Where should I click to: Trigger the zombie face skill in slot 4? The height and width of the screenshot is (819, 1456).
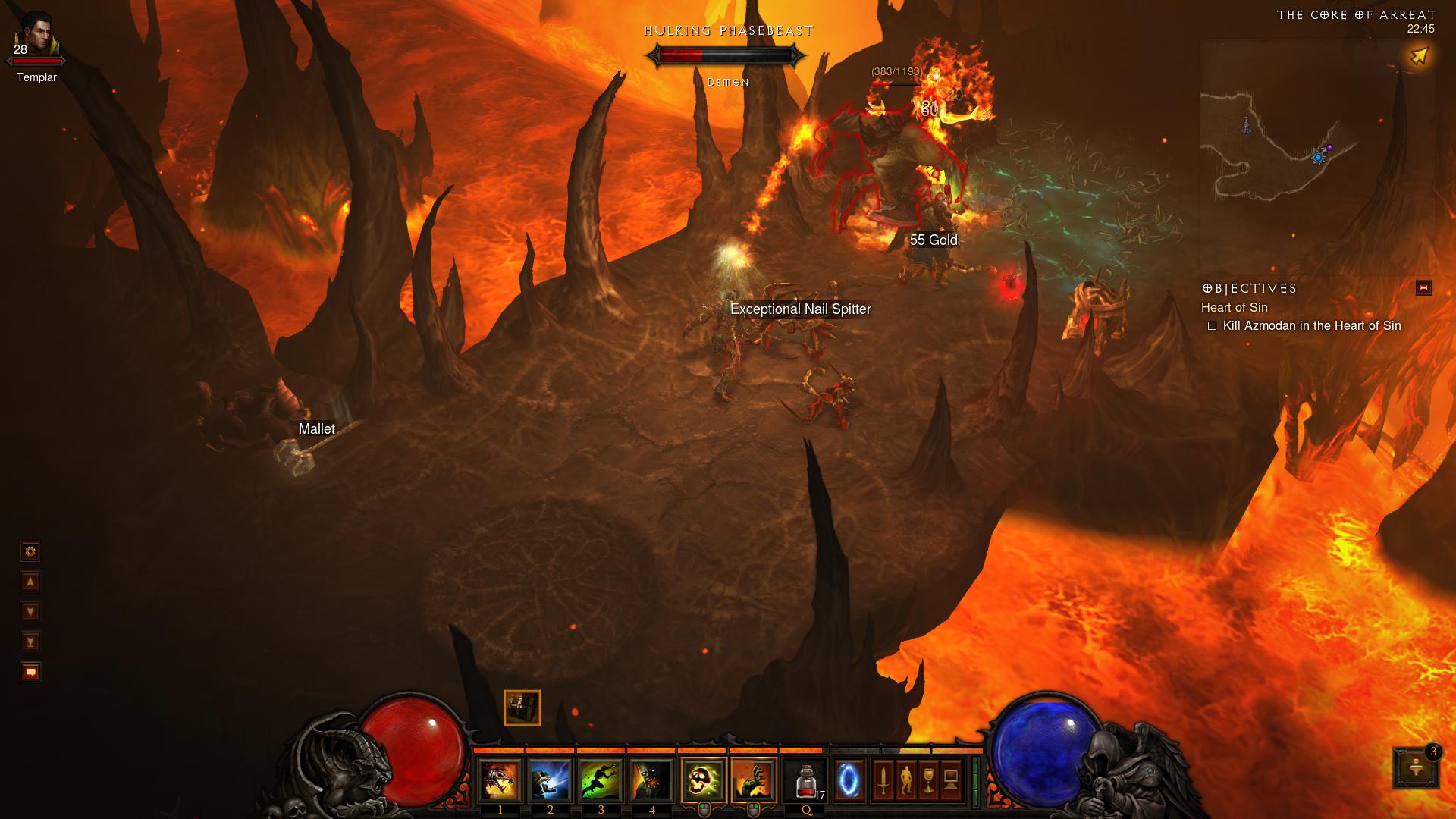(x=652, y=780)
